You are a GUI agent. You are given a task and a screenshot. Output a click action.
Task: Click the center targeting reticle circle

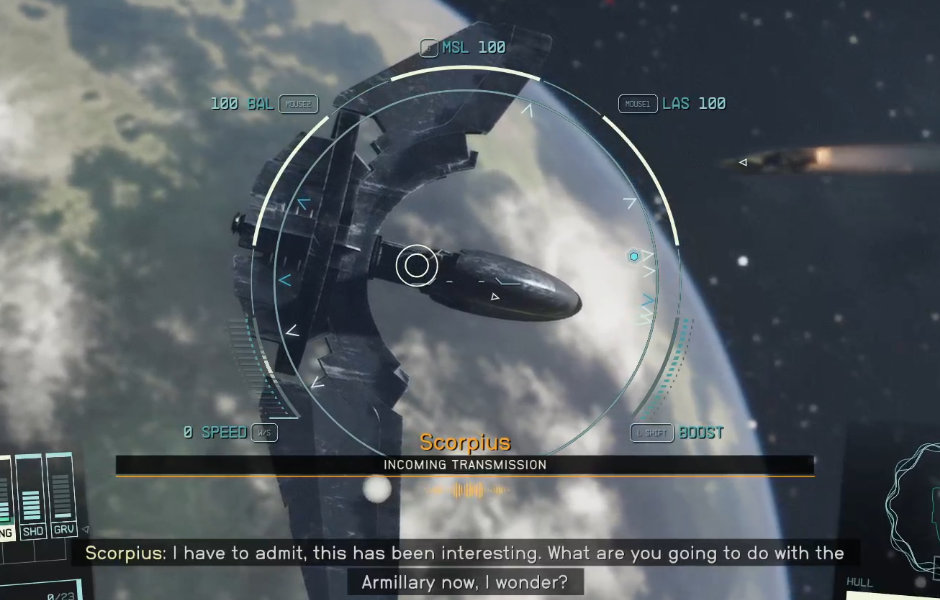point(415,266)
